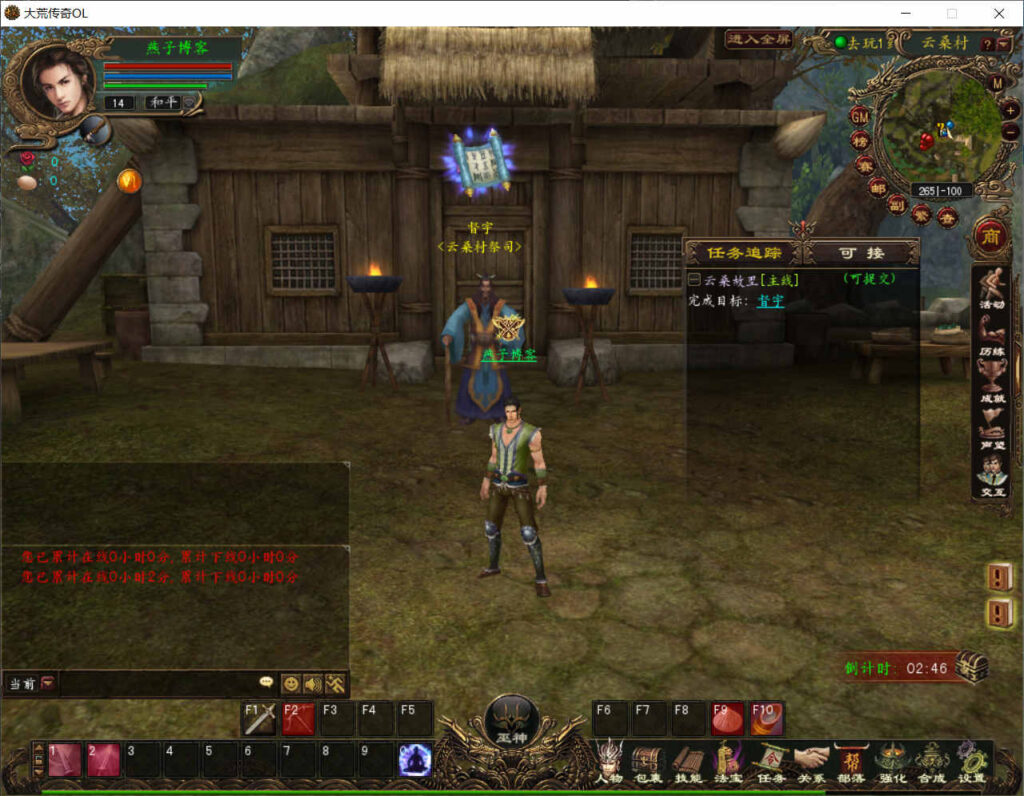Open the 任务 quest log
1024x796 pixels.
tap(770, 762)
